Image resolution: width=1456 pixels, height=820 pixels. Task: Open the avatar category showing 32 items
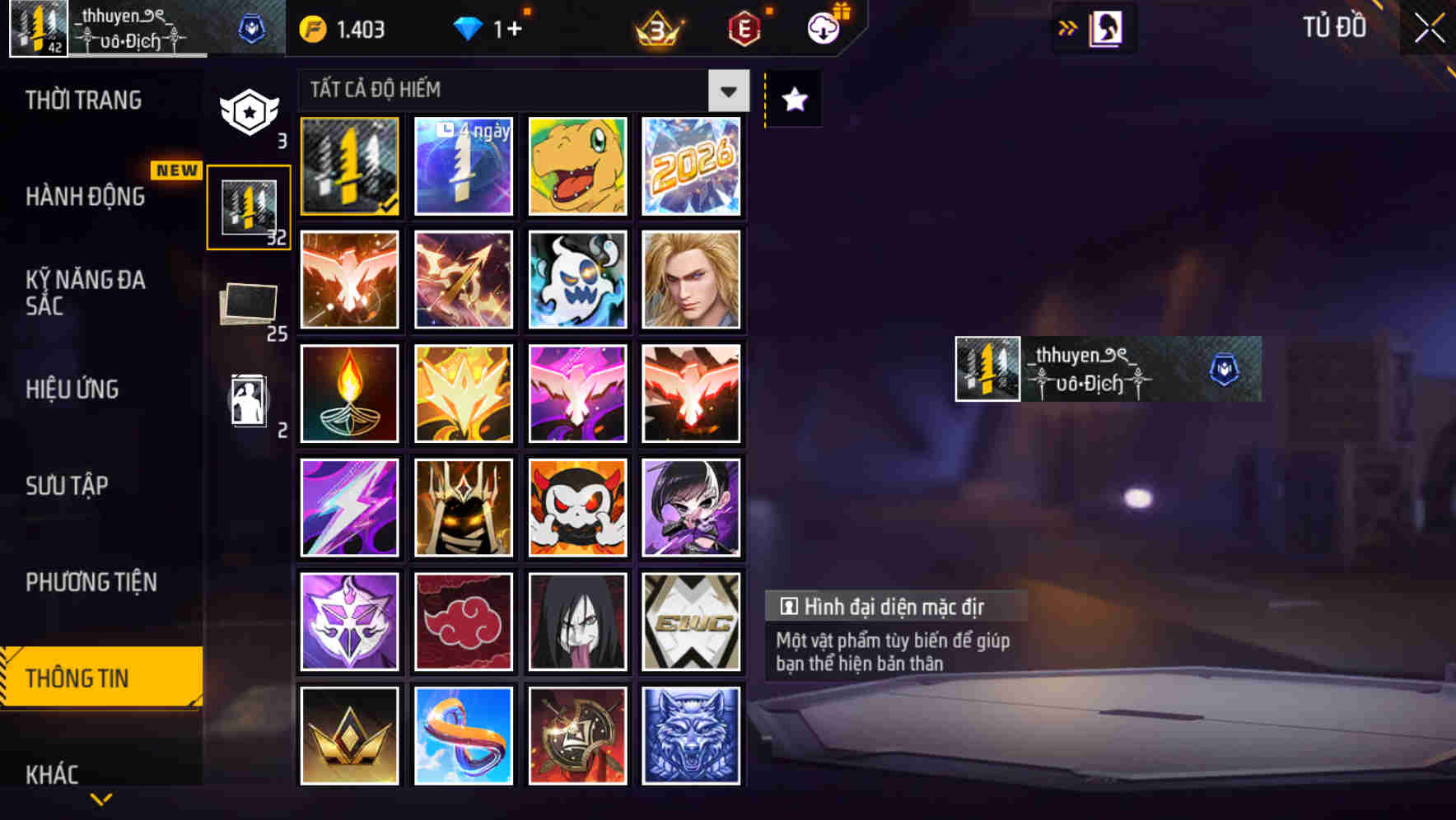click(x=248, y=206)
